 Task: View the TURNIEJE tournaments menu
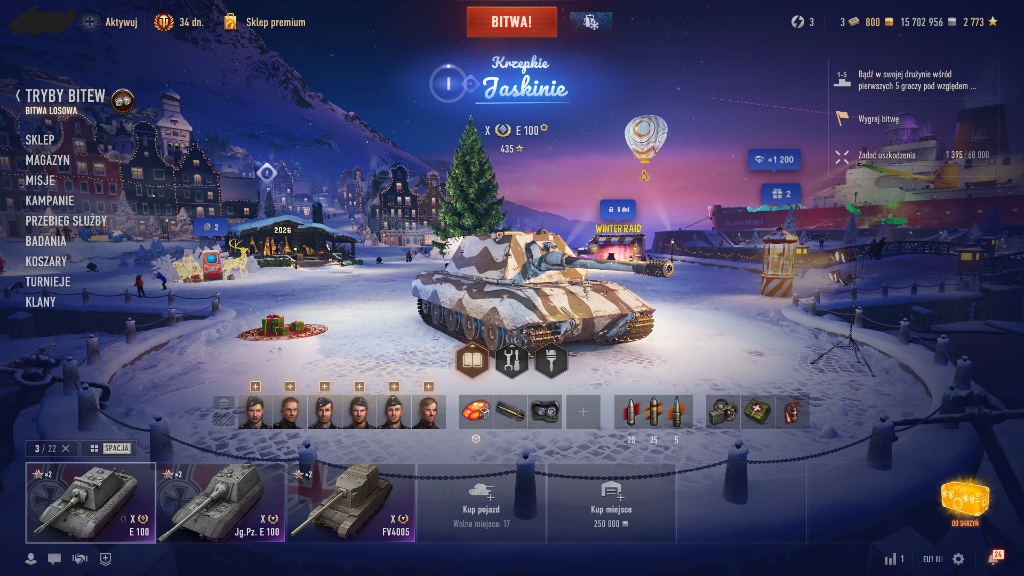click(x=48, y=282)
